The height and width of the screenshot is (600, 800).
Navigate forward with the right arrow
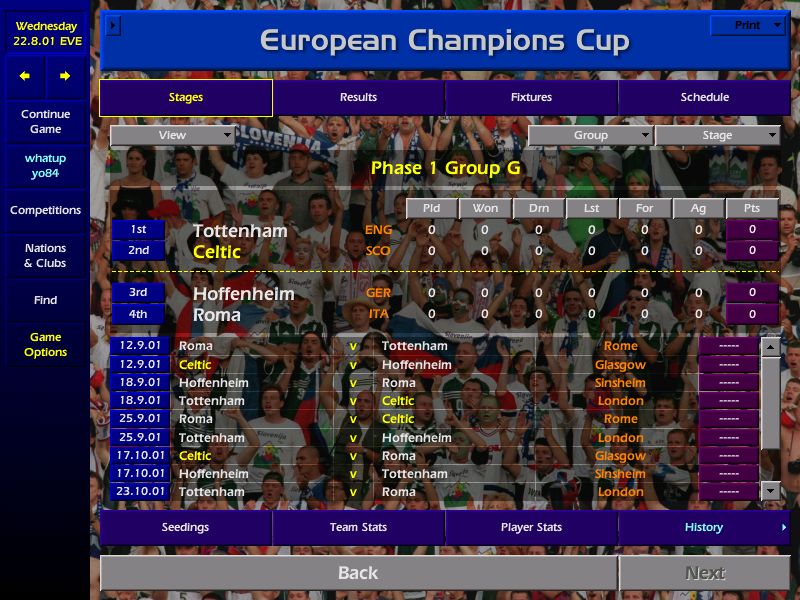(65, 76)
